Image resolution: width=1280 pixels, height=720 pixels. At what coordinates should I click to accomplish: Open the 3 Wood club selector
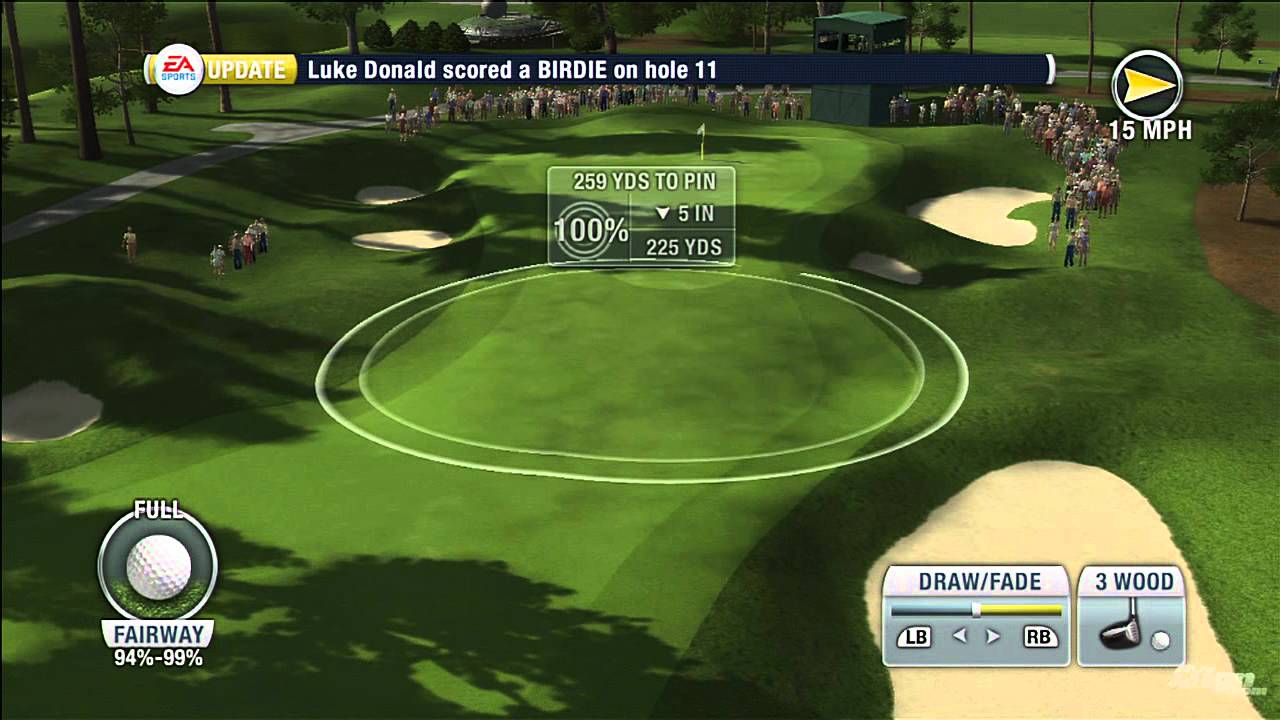1135,581
